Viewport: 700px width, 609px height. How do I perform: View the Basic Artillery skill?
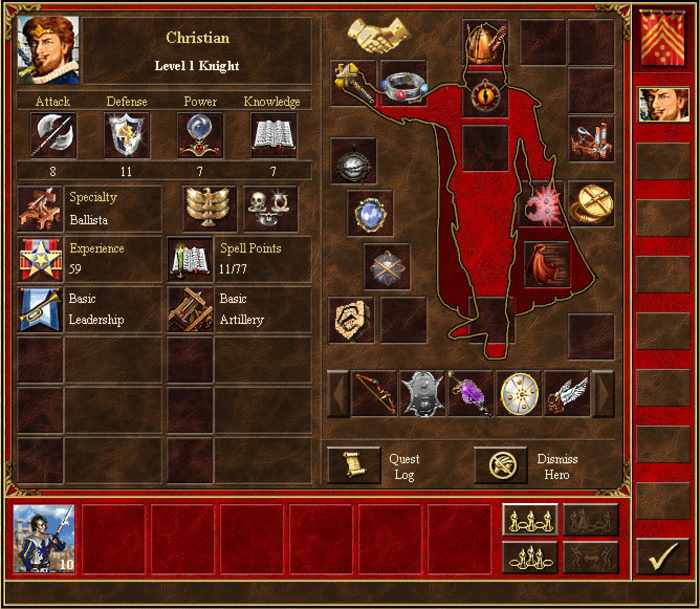tap(189, 309)
